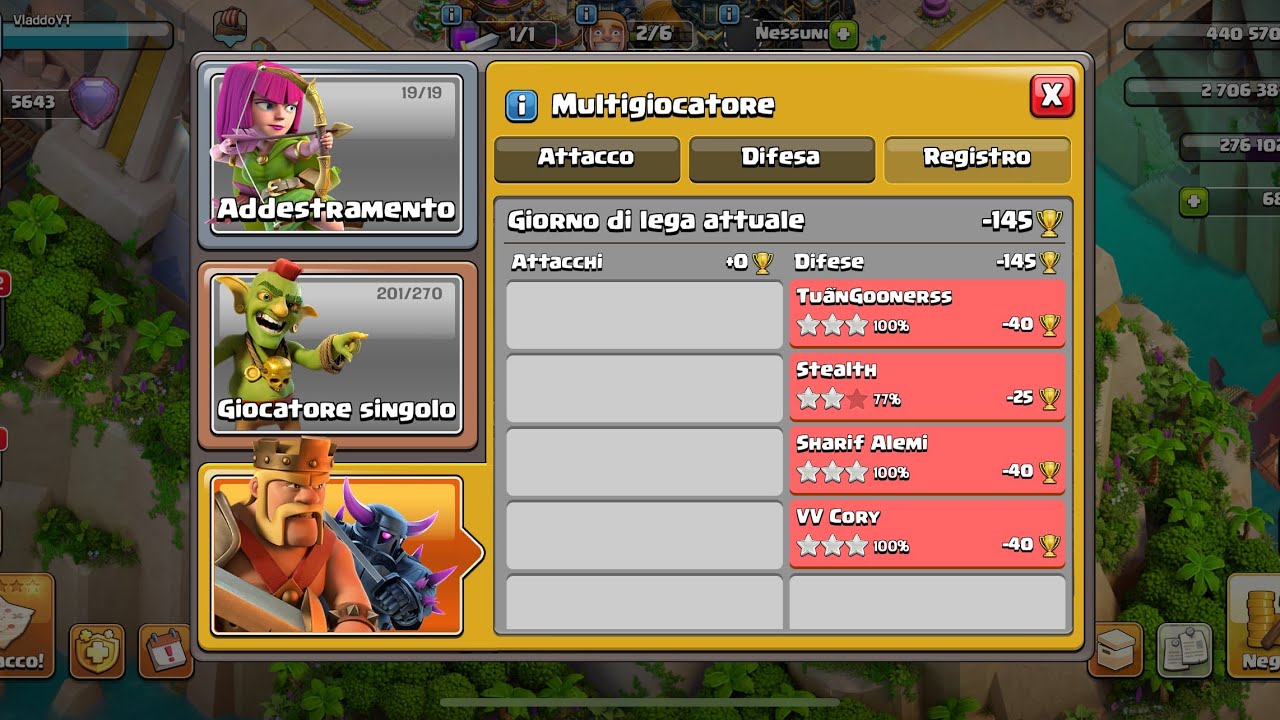View Stealth's 77% defense entry
This screenshot has width=1280, height=720.
coord(926,385)
